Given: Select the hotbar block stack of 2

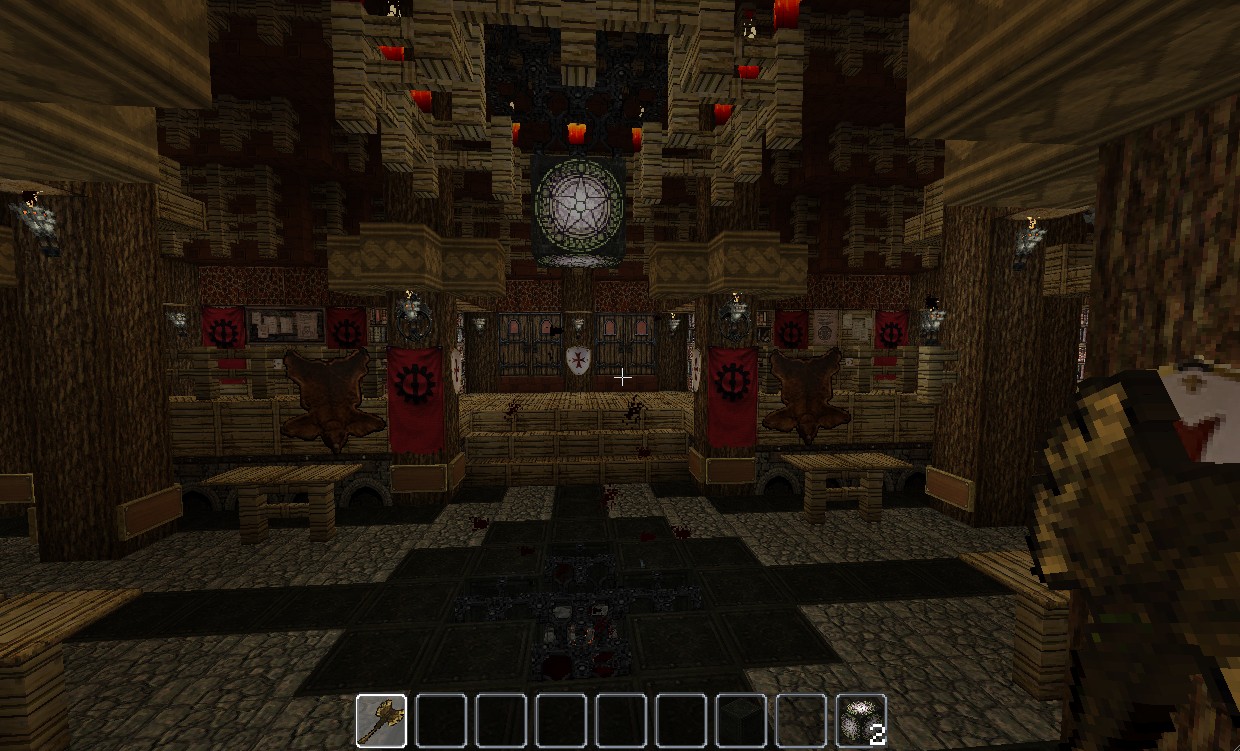Looking at the screenshot, I should pyautogui.click(x=861, y=720).
